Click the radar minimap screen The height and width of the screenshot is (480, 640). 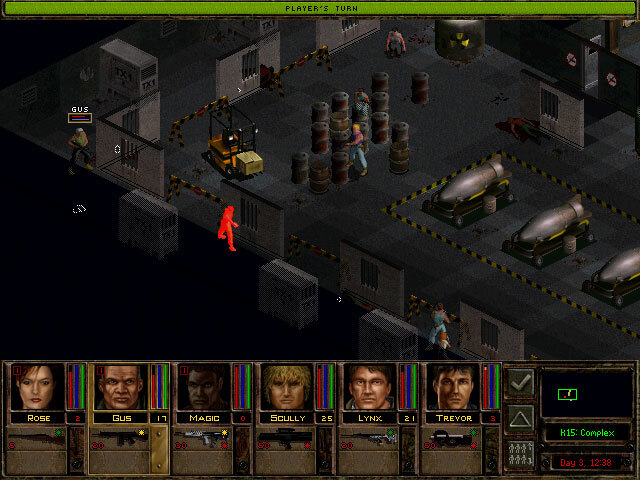click(x=585, y=393)
